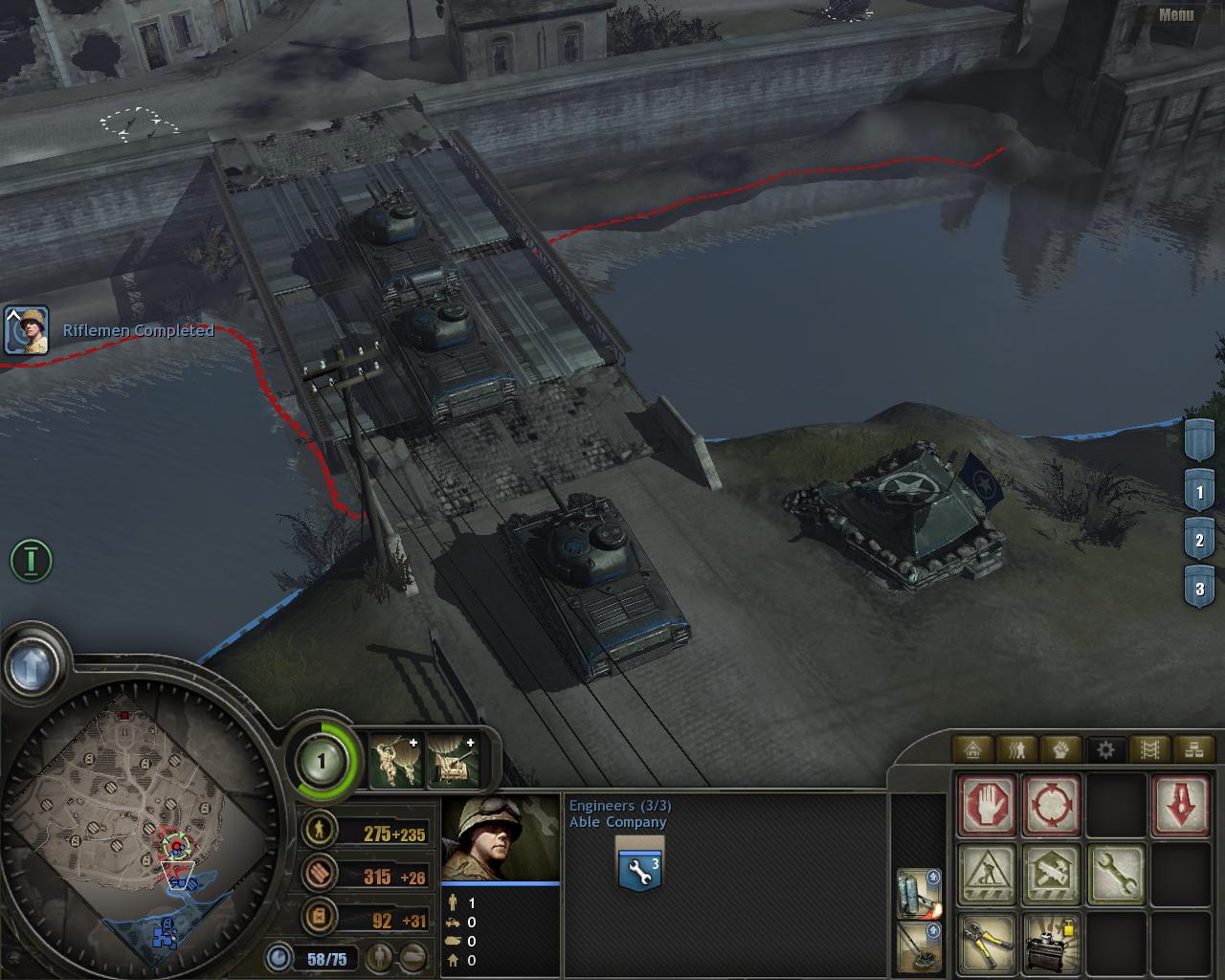The width and height of the screenshot is (1225, 980).
Task: Click the Riflemen Completed notification portrait
Action: 26,330
